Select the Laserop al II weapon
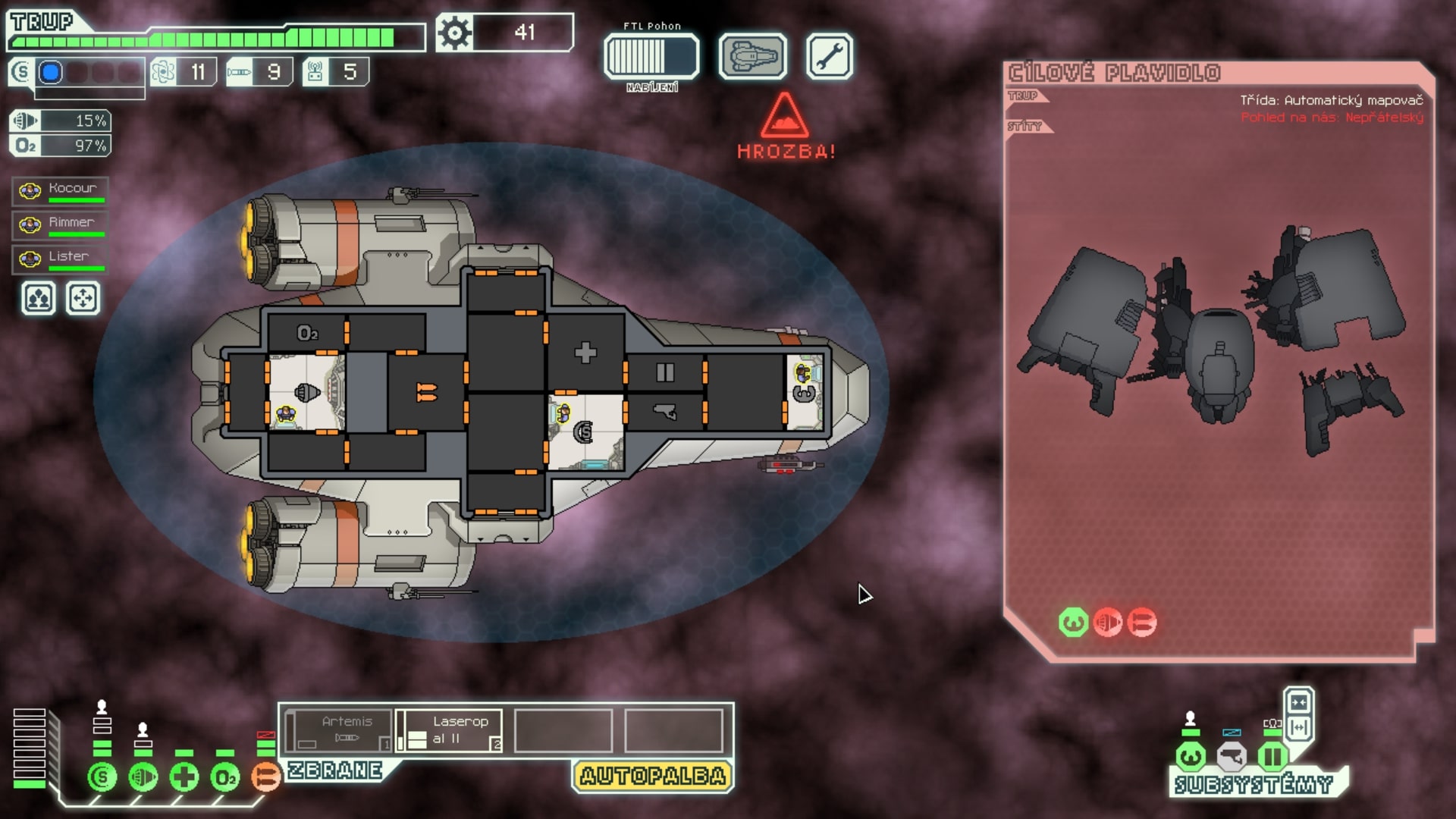The image size is (1456, 819). pos(449,730)
